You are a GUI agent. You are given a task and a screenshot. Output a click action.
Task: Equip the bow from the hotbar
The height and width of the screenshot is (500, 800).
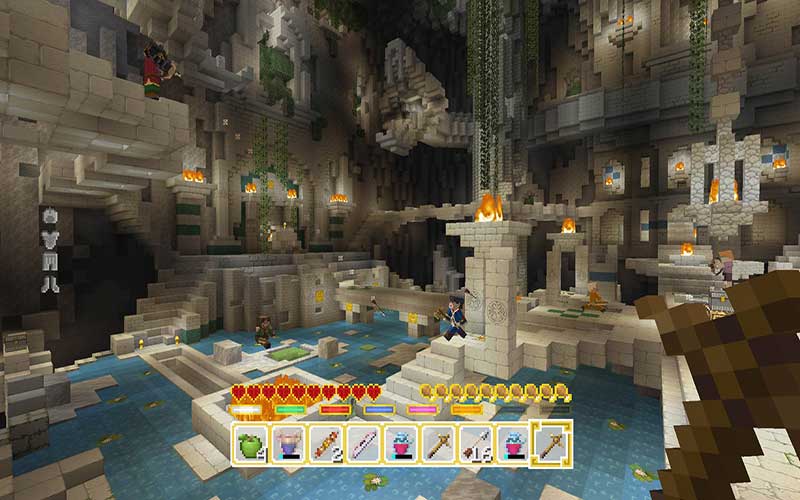tap(363, 441)
